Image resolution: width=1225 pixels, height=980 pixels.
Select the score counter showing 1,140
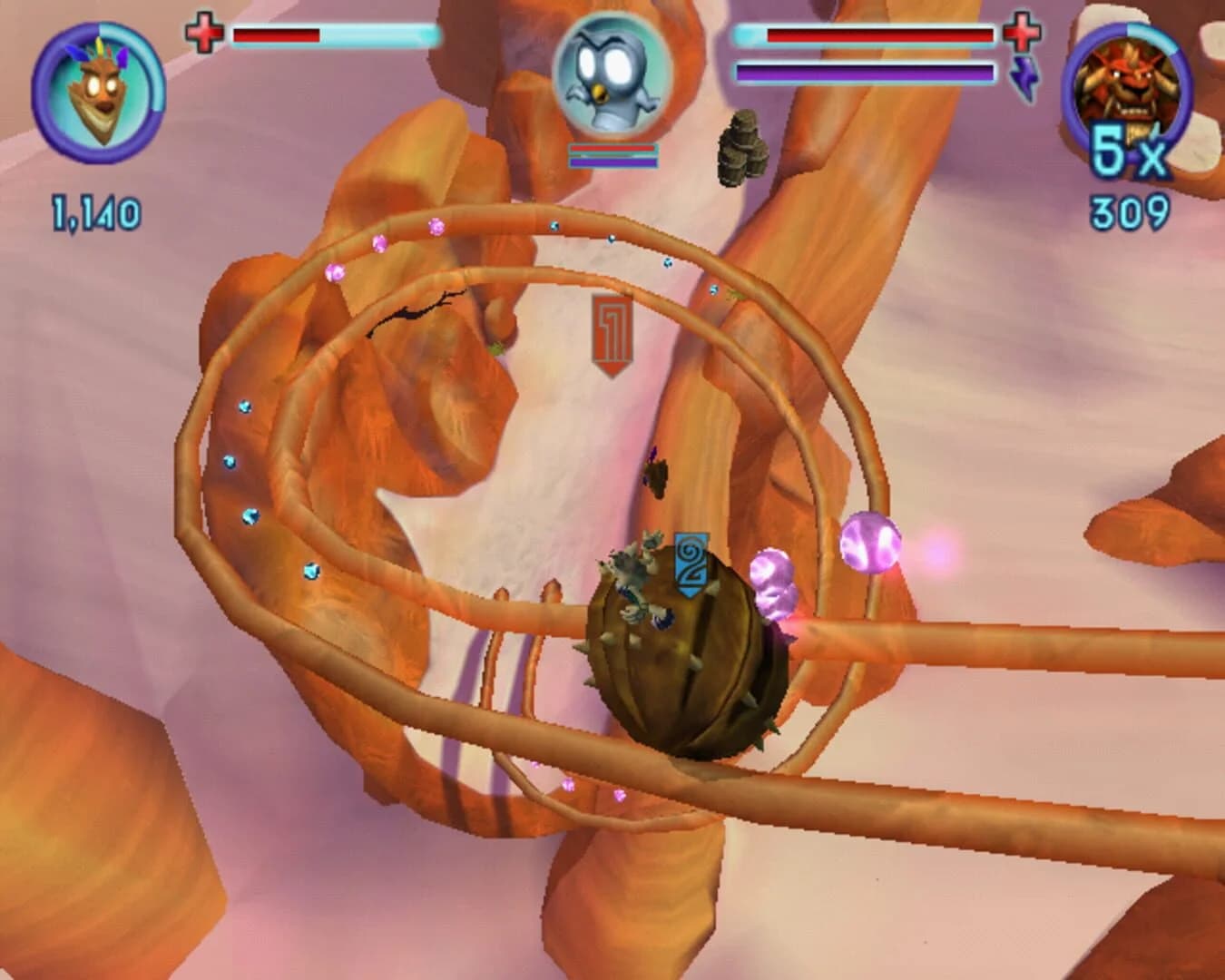tap(93, 210)
